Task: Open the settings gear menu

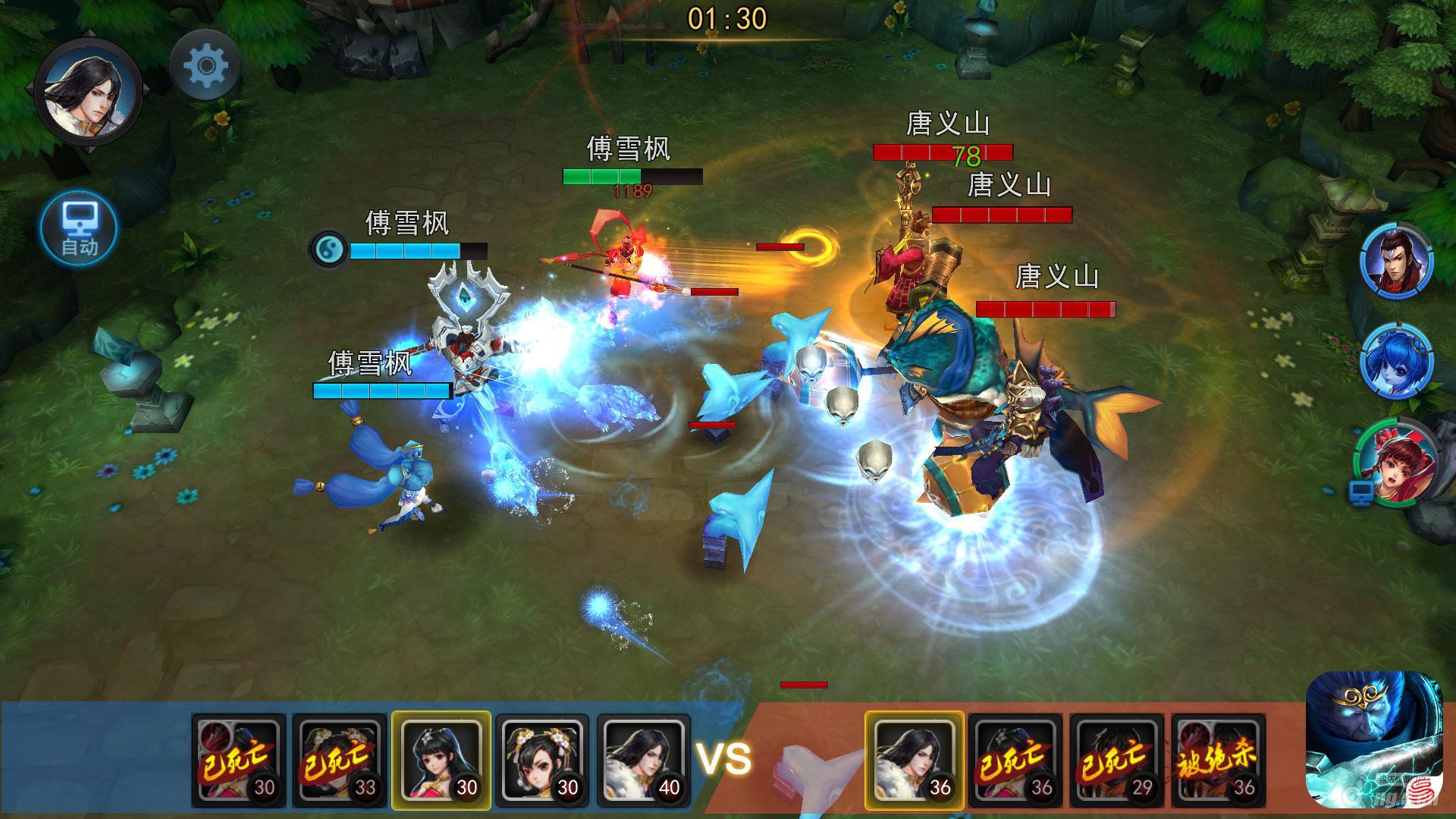Action: pyautogui.click(x=206, y=66)
